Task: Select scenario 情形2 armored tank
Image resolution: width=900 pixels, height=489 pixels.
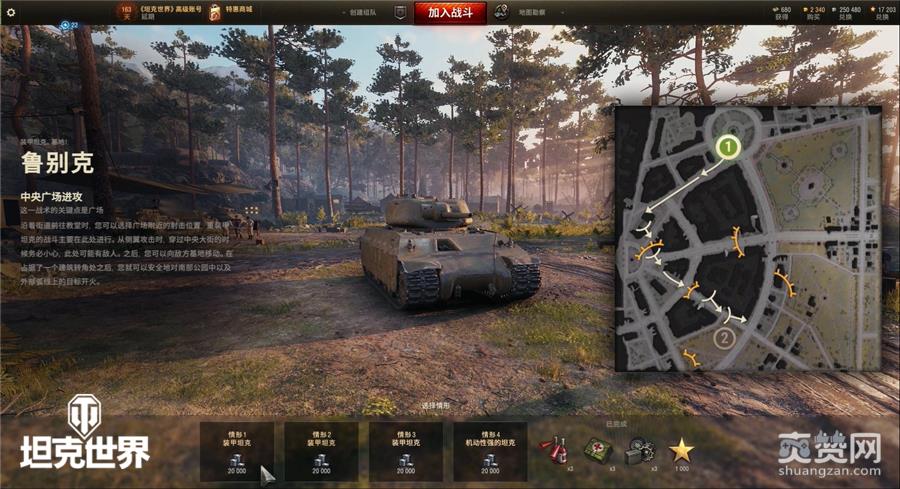Action: click(322, 450)
